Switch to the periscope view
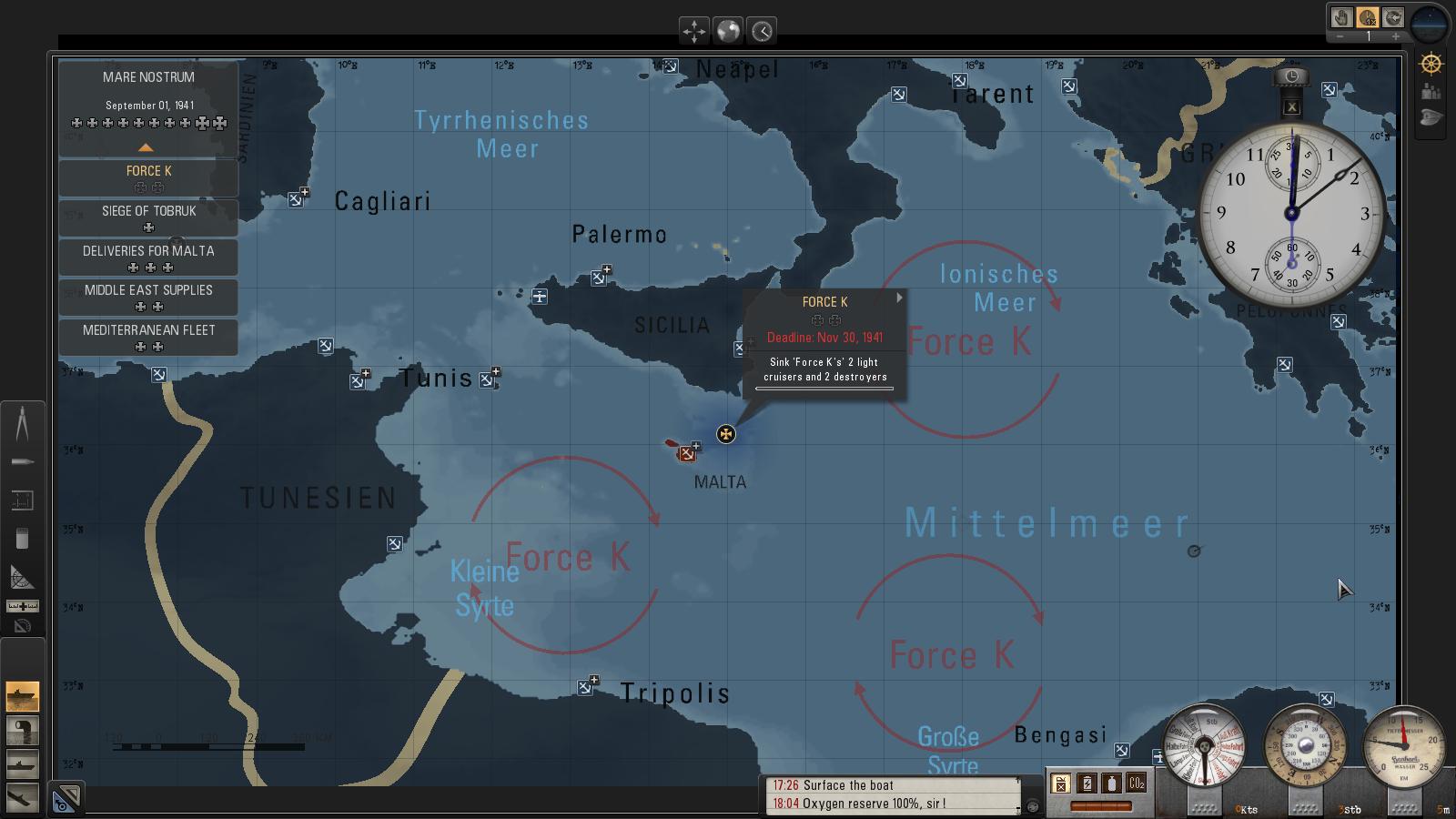The image size is (1456, 819). 23,730
